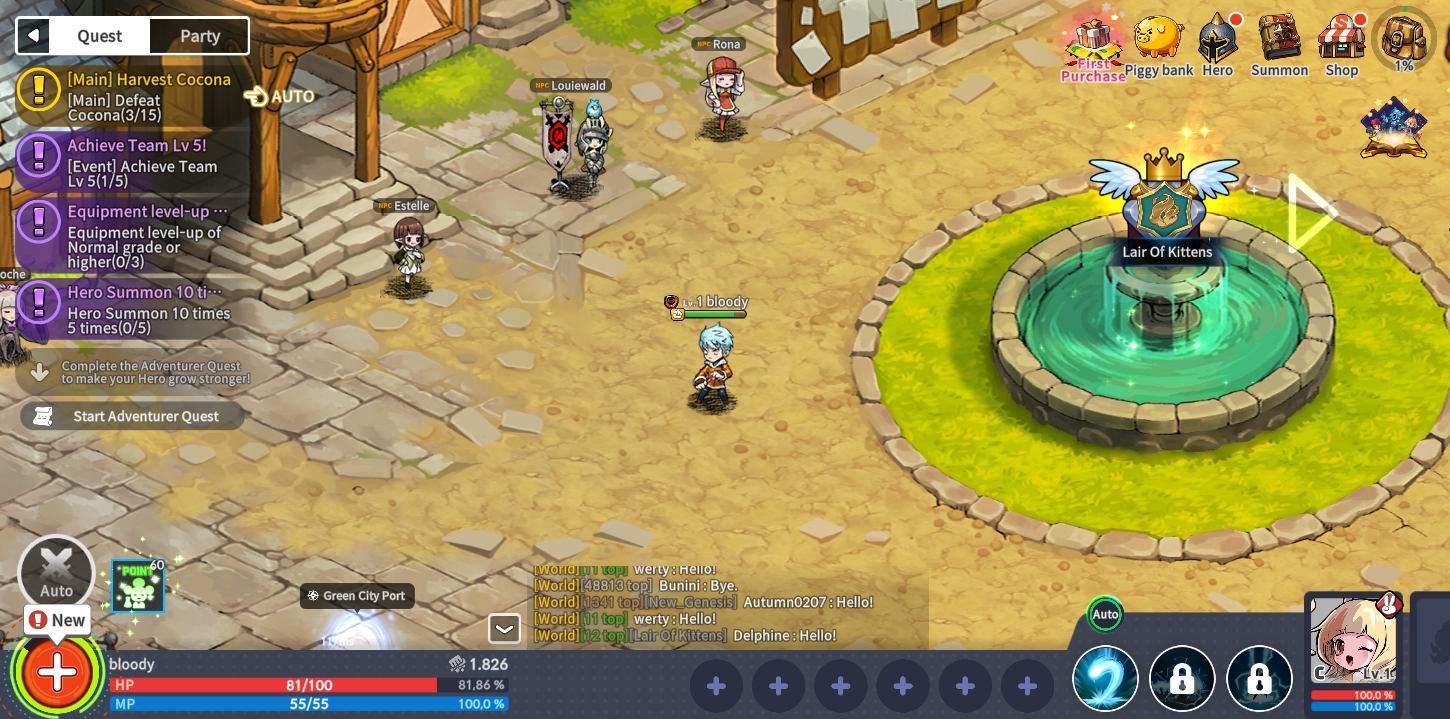This screenshot has width=1450, height=719.
Task: Visit the Shop
Action: 1341,46
